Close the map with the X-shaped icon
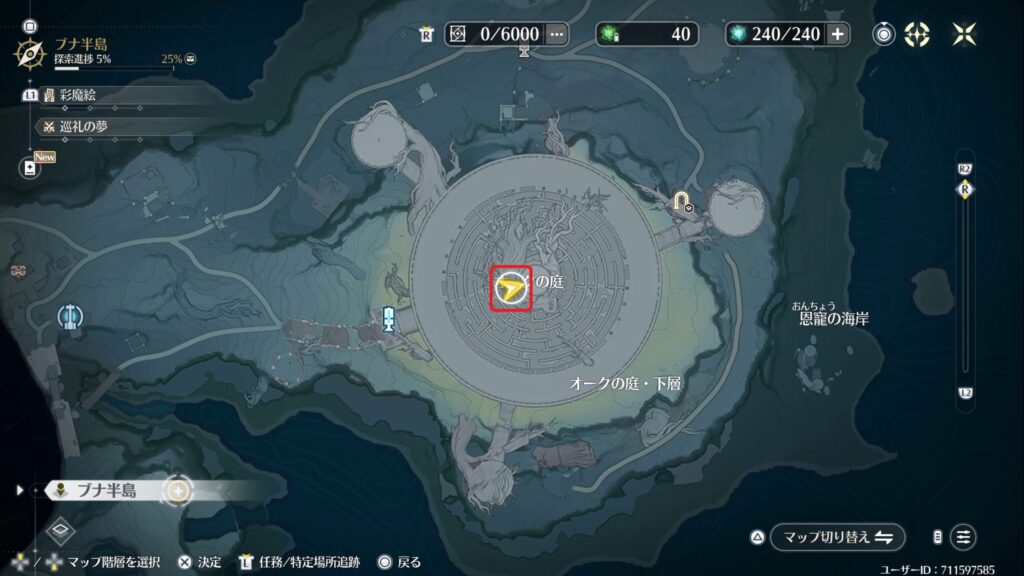 964,34
